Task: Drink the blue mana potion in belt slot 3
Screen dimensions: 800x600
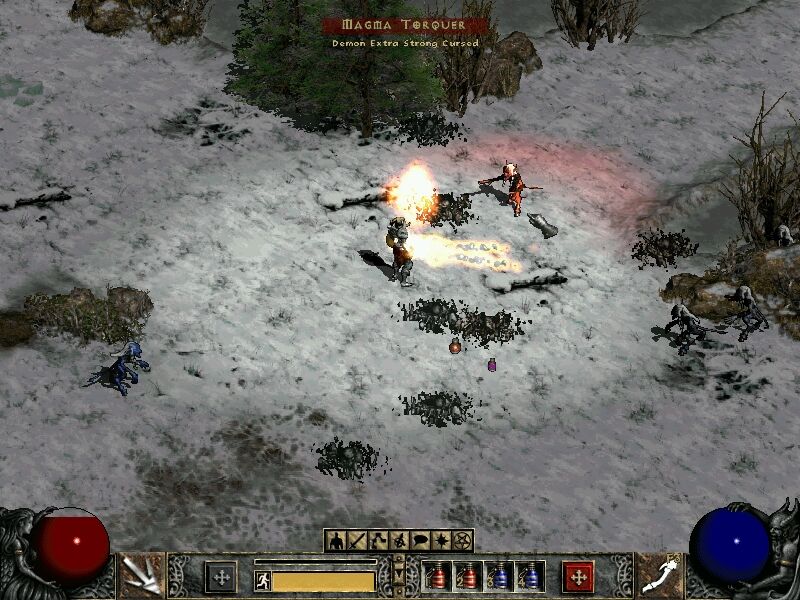Action: [497, 577]
